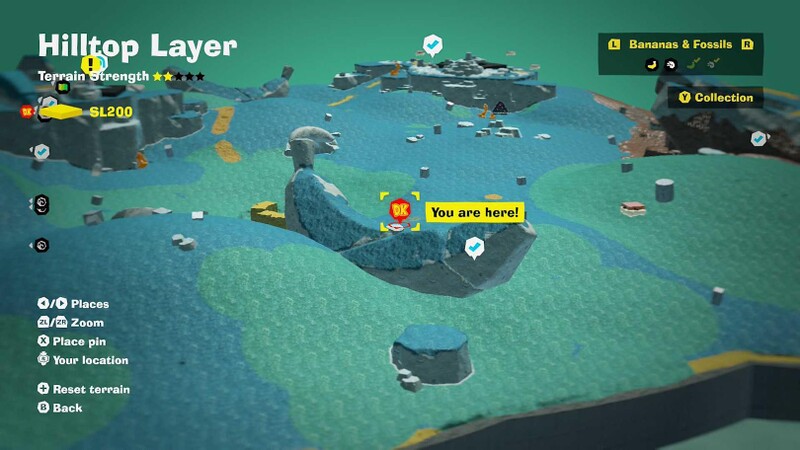Select the checkmark marker just below the DK marker
The width and height of the screenshot is (800, 450).
coord(475,245)
